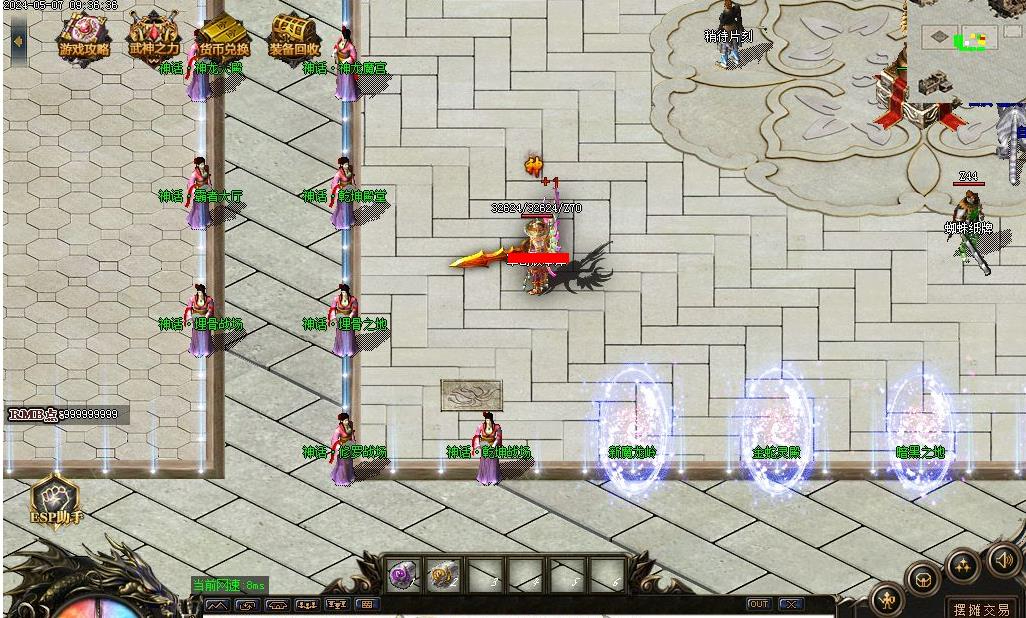Use the golden scroll in the hotbar
Screen dimensions: 1026x618
coord(443,575)
